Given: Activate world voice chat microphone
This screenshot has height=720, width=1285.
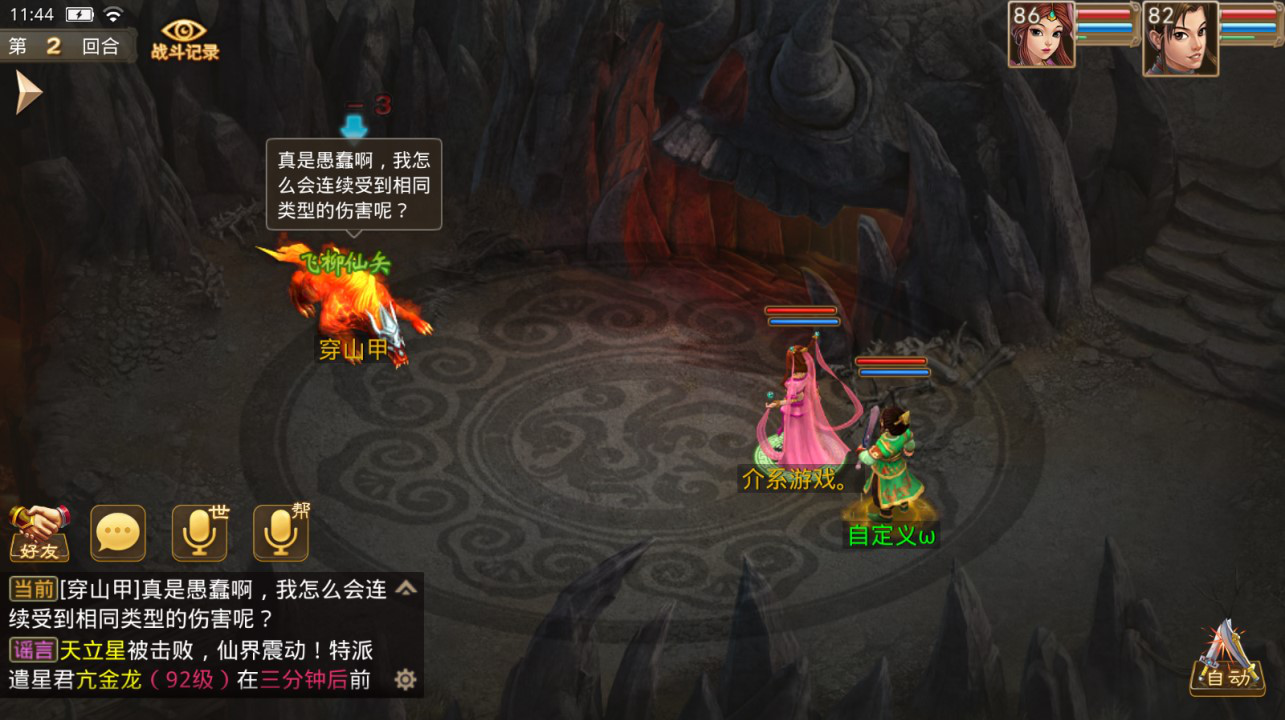Looking at the screenshot, I should [x=199, y=533].
